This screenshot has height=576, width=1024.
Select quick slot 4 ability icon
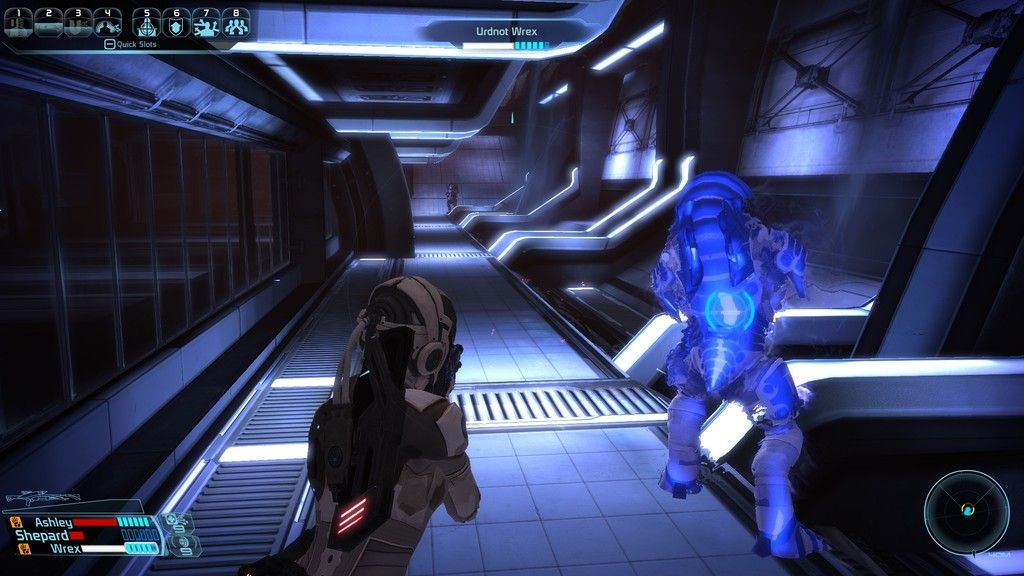coord(108,22)
